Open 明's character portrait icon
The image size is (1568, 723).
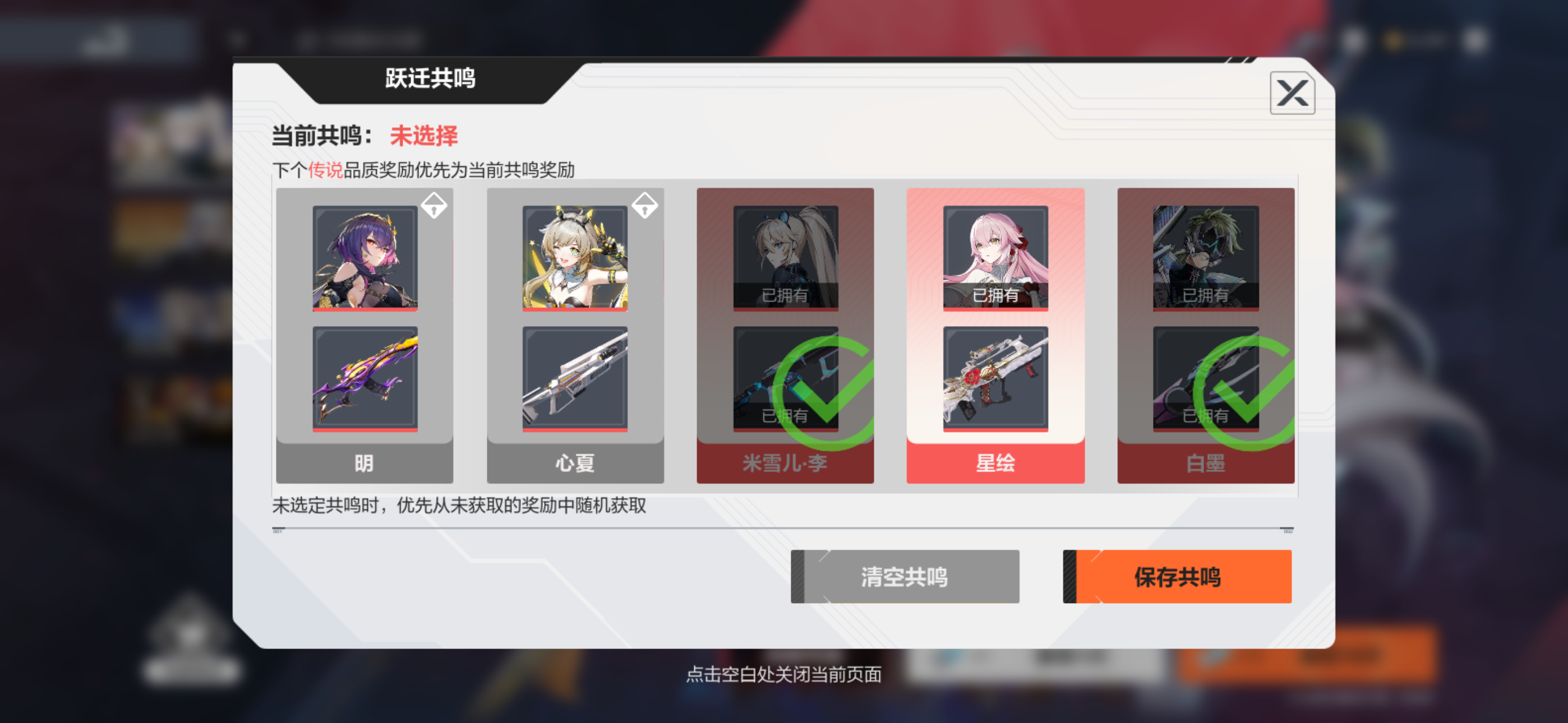[x=363, y=258]
